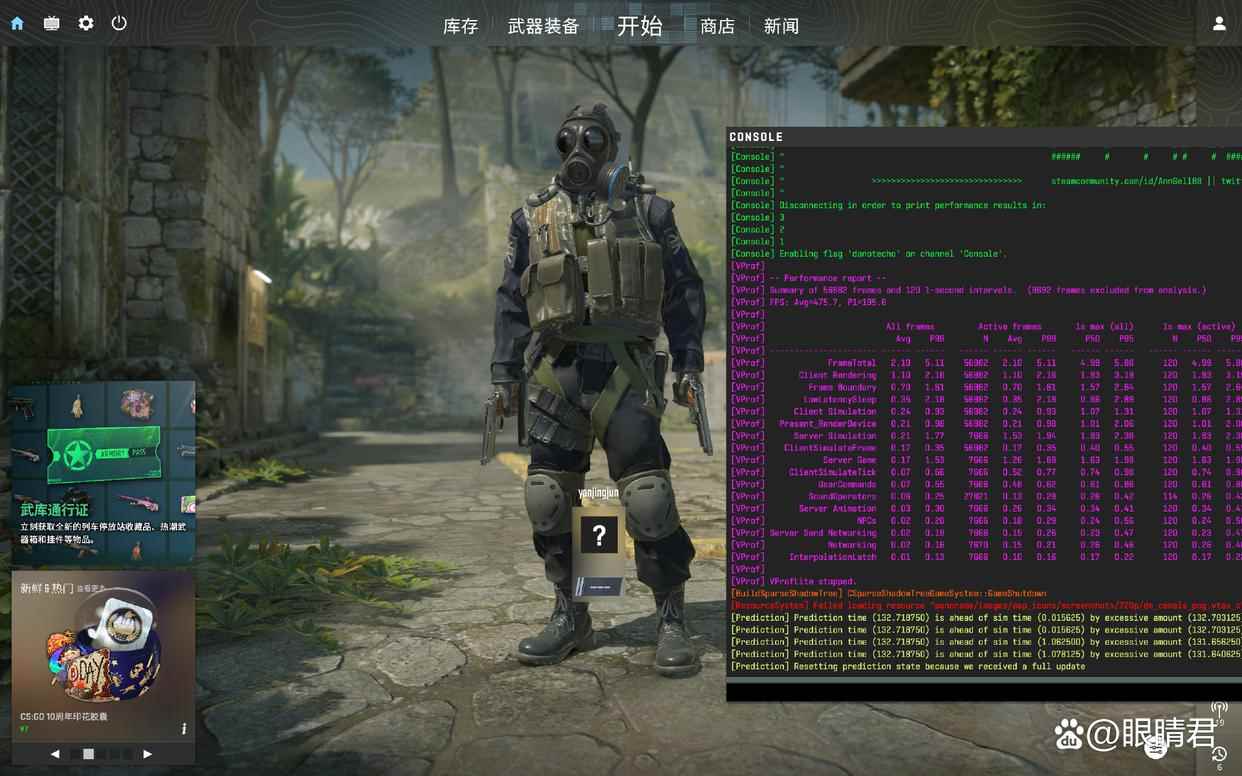Open the watch TV icon

point(51,23)
